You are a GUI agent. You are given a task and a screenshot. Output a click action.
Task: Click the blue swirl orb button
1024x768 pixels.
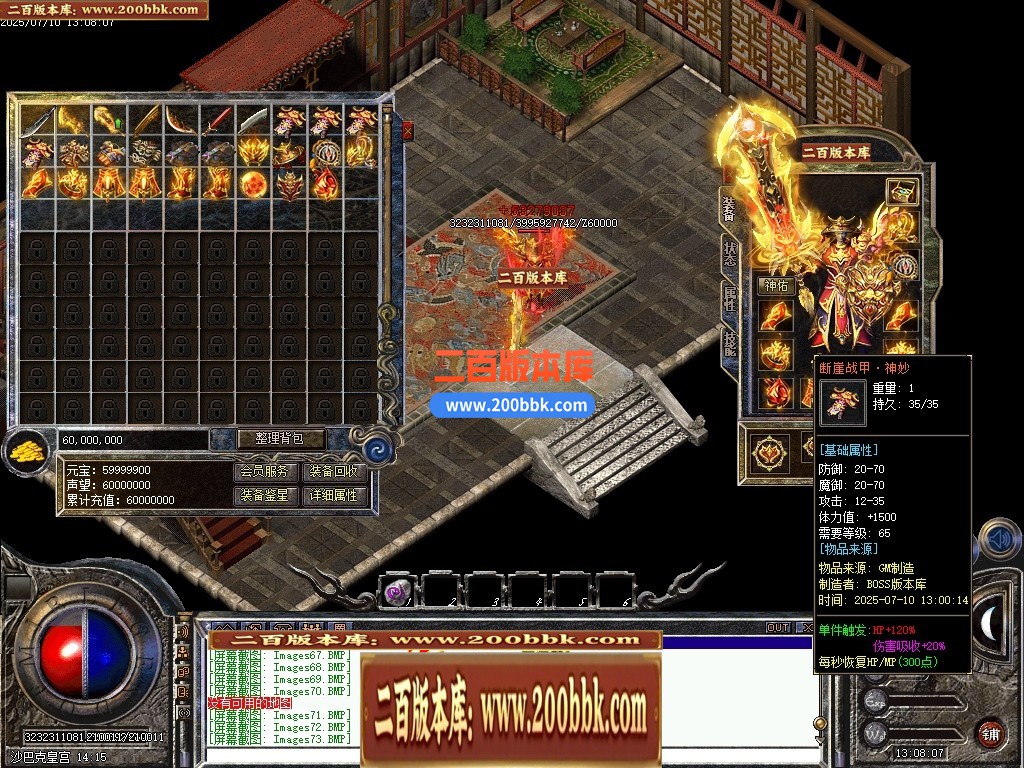click(x=377, y=448)
